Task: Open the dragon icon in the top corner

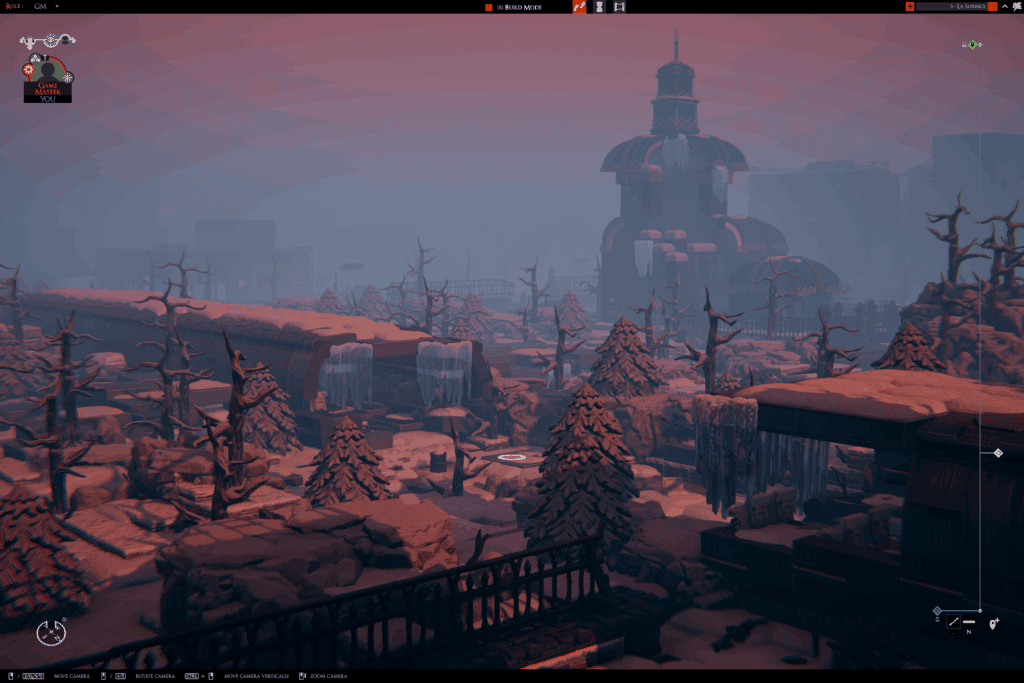Action: point(1016,6)
